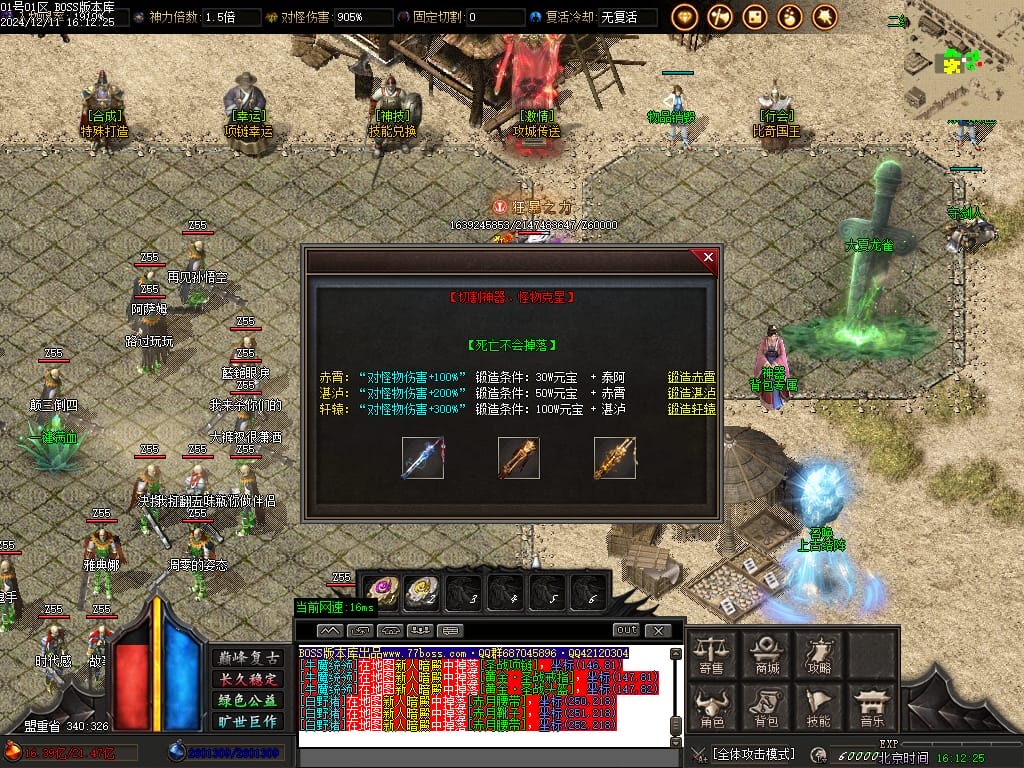Screen dimensions: 1024x768
Task: Click the 锻造轩辕 forge link
Action: point(692,409)
